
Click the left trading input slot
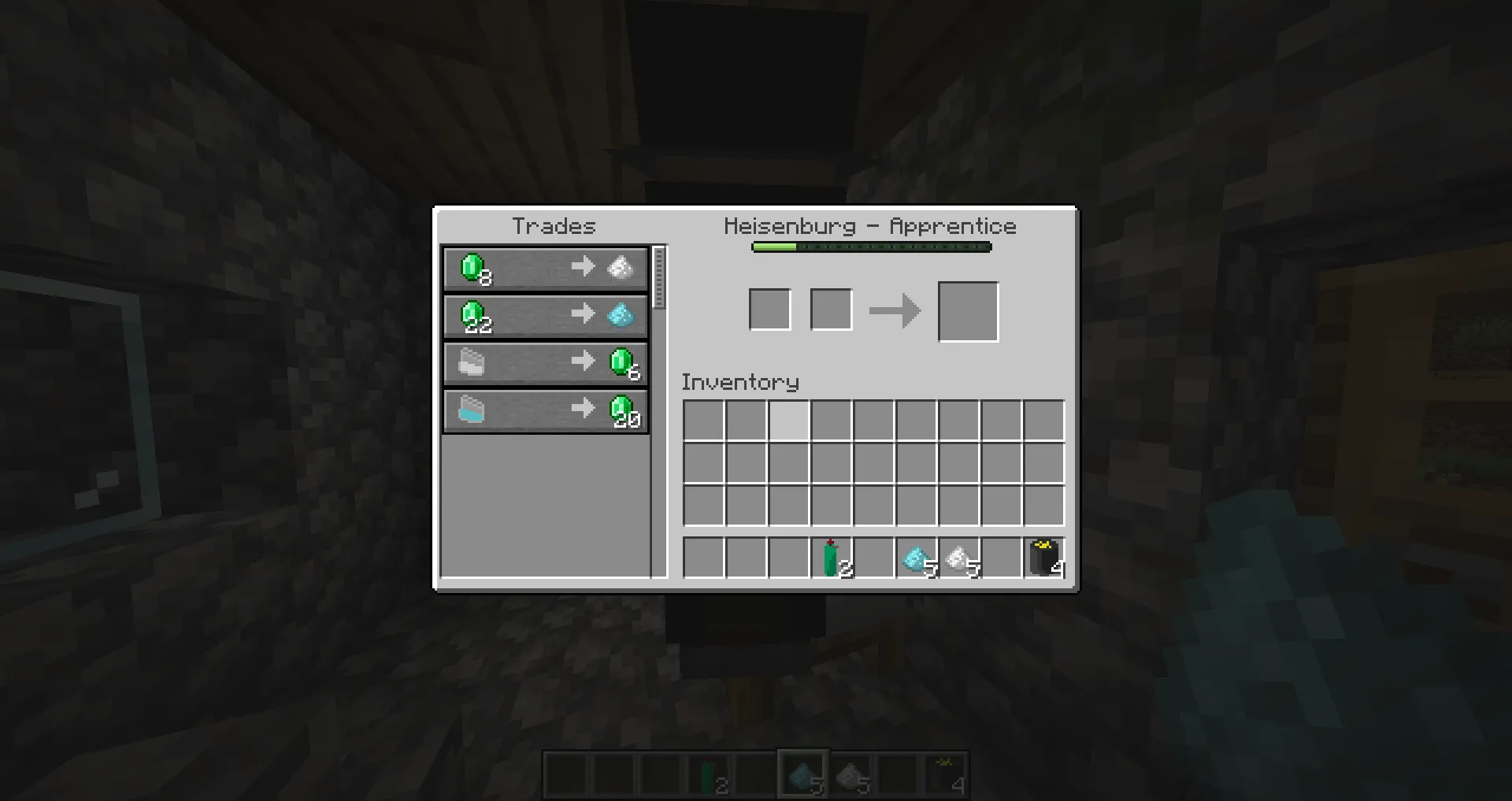point(769,309)
